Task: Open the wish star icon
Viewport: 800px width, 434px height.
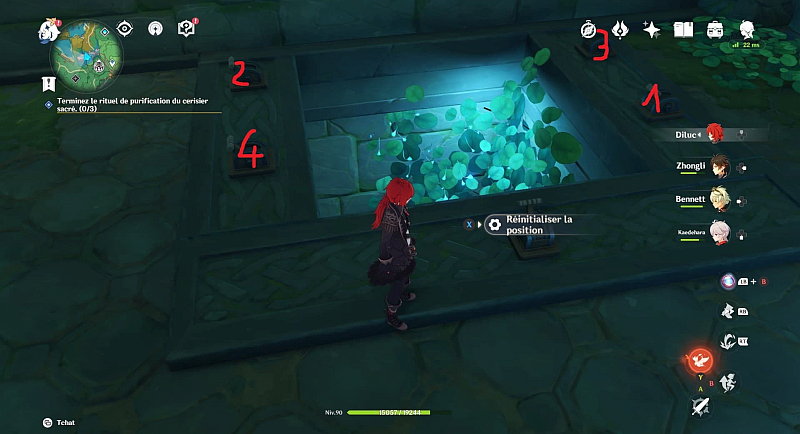Action: pyautogui.click(x=651, y=30)
